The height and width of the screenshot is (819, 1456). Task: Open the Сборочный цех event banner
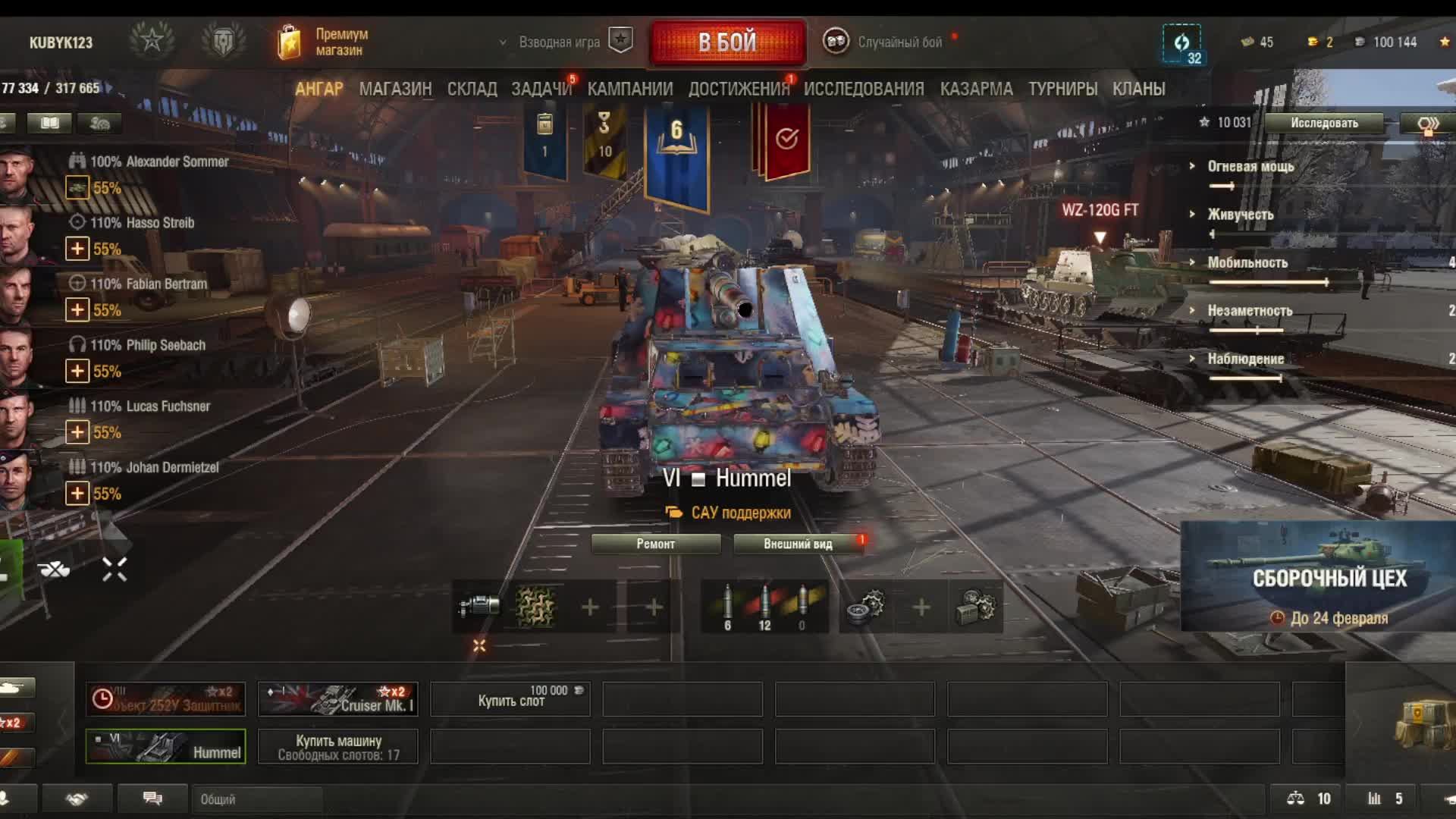coord(1318,578)
